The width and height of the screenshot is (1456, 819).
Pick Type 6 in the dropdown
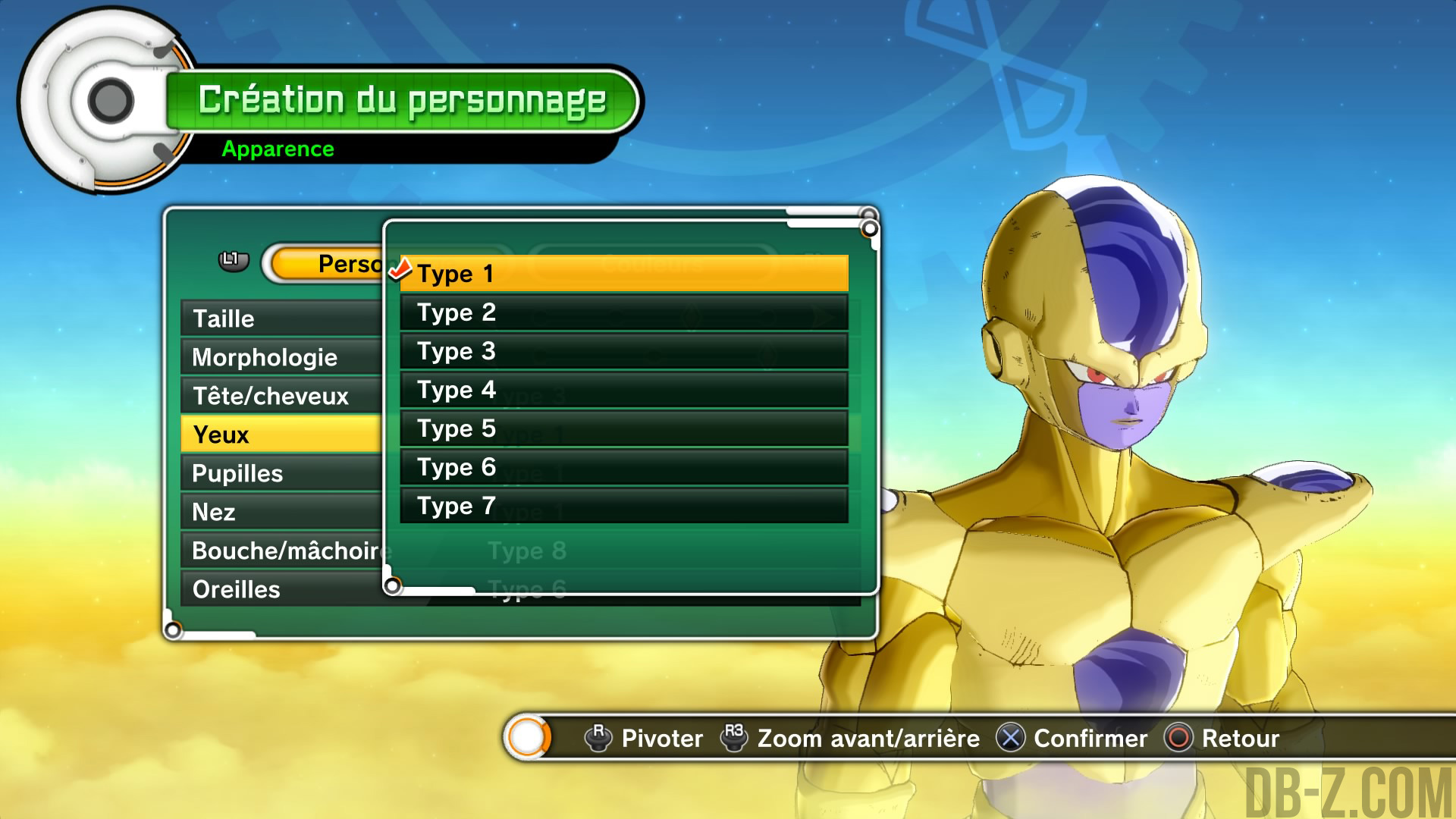pyautogui.click(x=623, y=467)
